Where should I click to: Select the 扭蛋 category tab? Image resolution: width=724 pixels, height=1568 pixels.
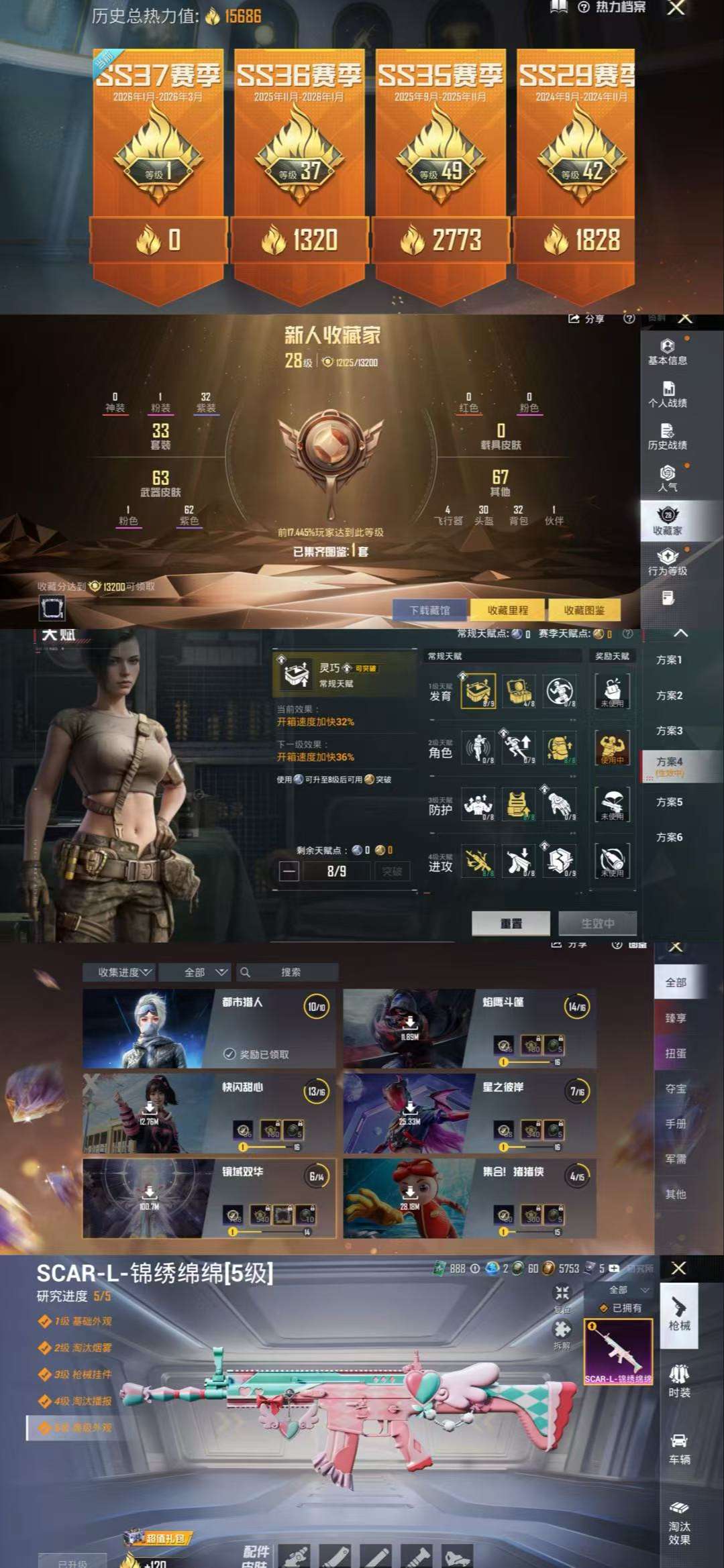[x=675, y=1053]
